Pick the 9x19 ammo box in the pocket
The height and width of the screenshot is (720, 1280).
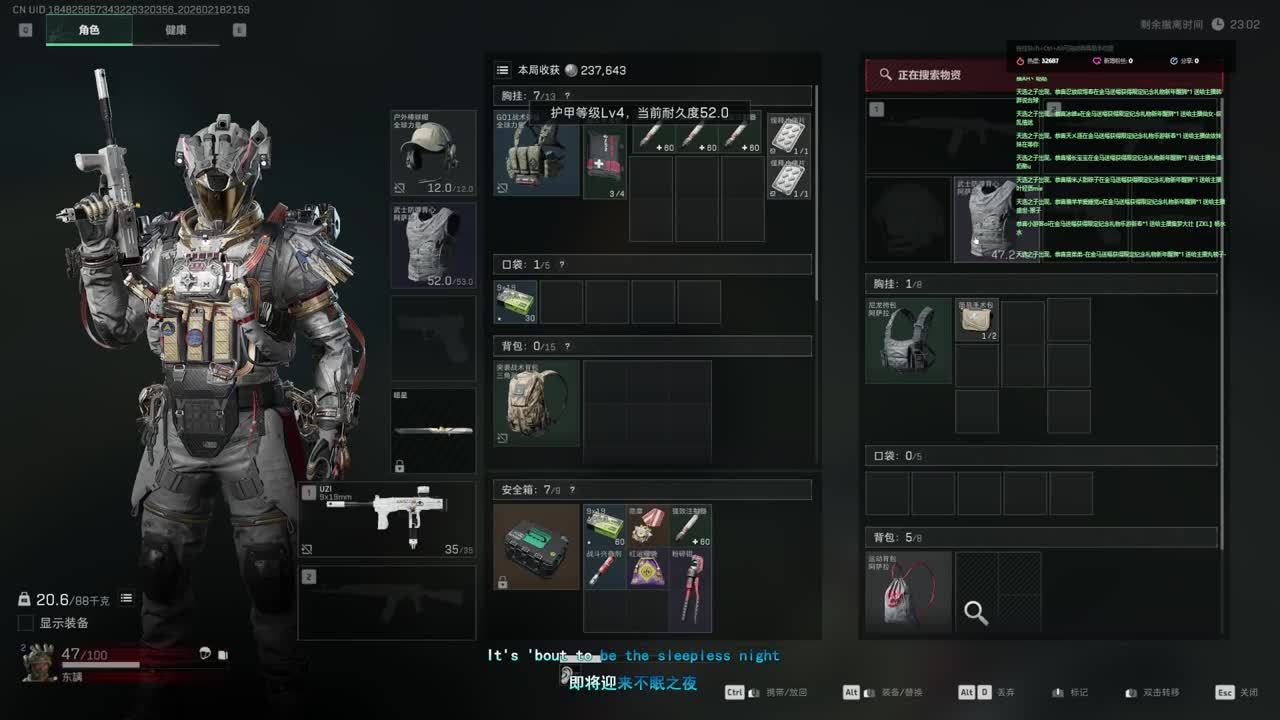pyautogui.click(x=516, y=302)
